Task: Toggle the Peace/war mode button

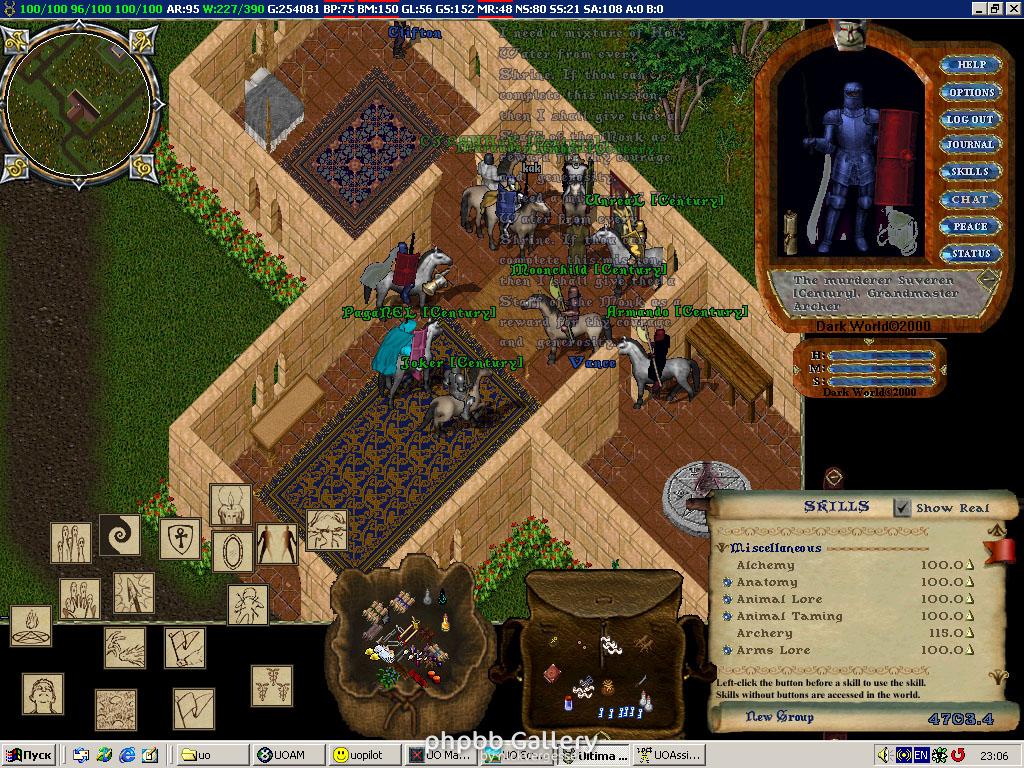Action: 970,227
